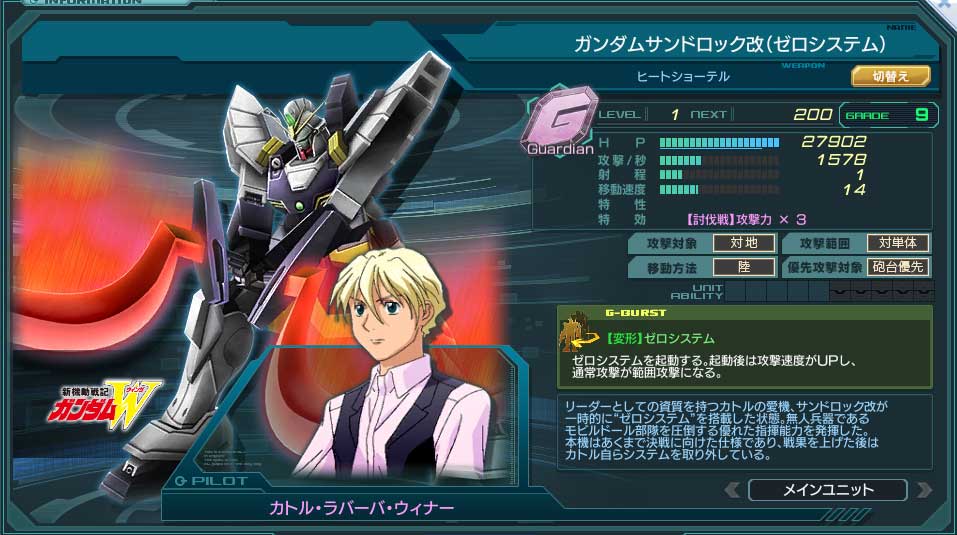Select the メインユニット label box
Image resolution: width=957 pixels, height=535 pixels.
coord(827,490)
